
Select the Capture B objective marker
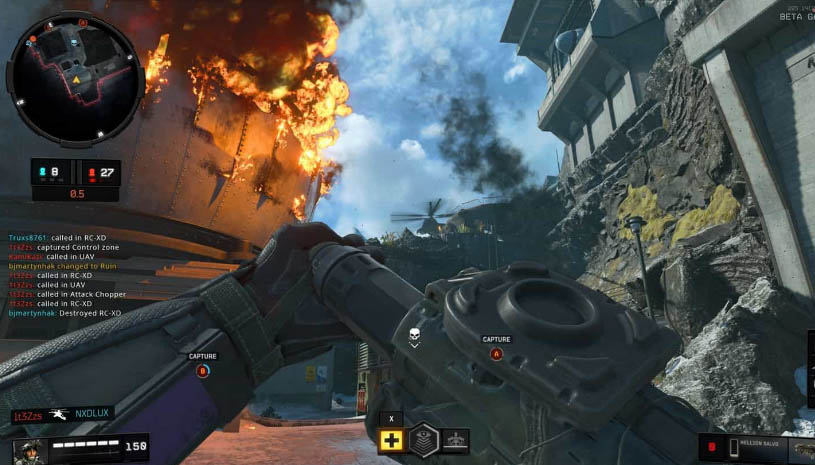pos(203,370)
